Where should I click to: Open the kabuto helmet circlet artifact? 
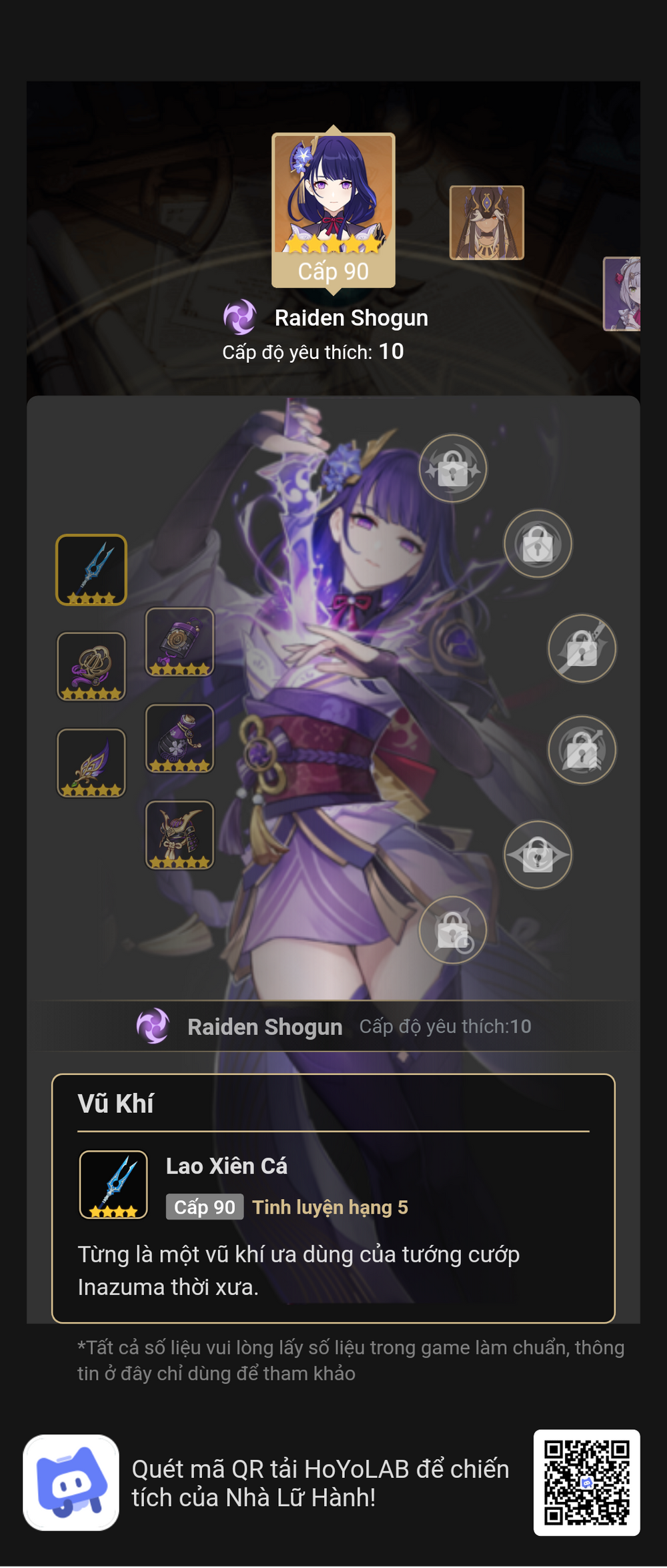[179, 835]
